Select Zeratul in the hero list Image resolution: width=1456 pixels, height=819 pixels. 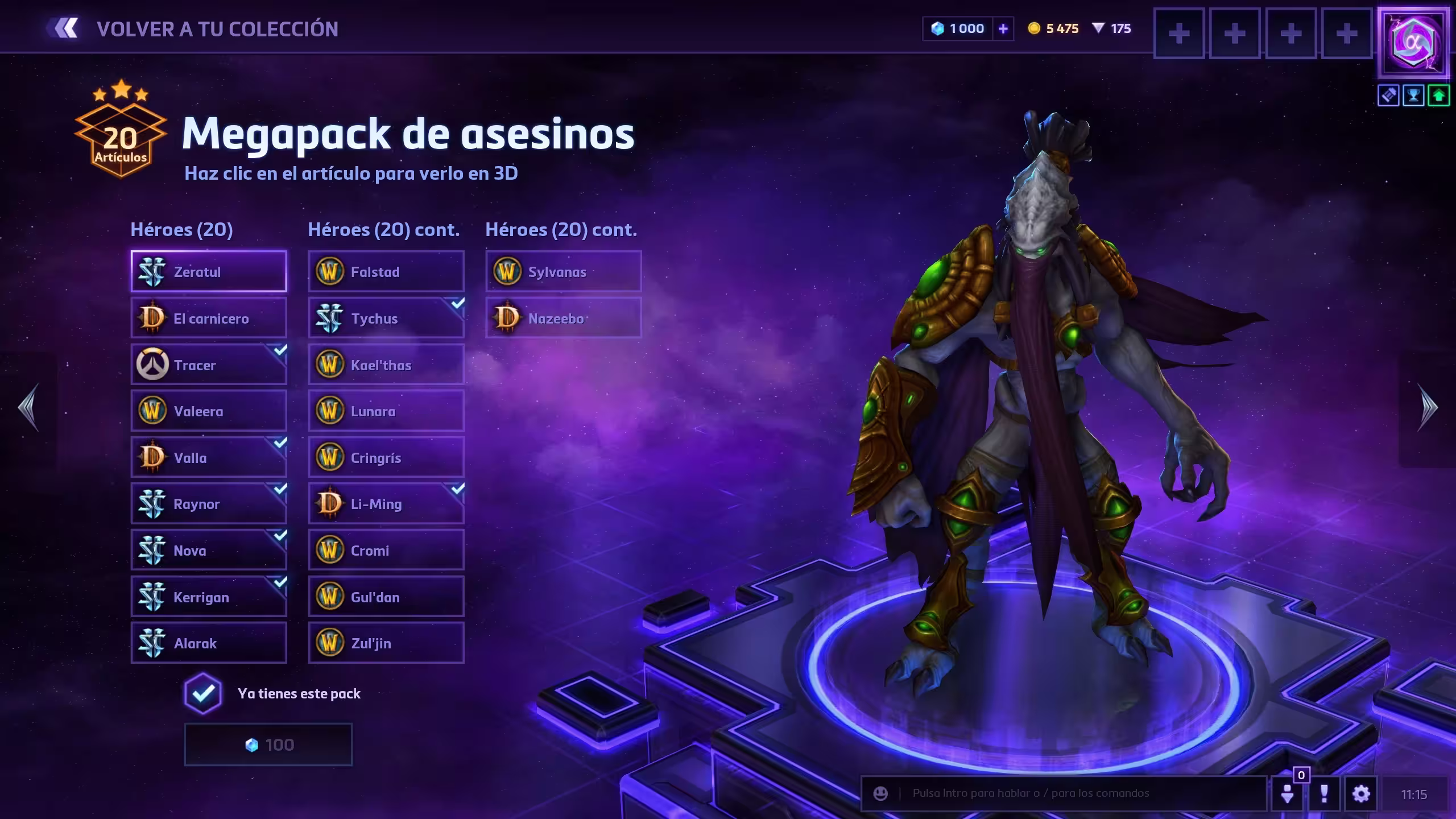pyautogui.click(x=209, y=272)
